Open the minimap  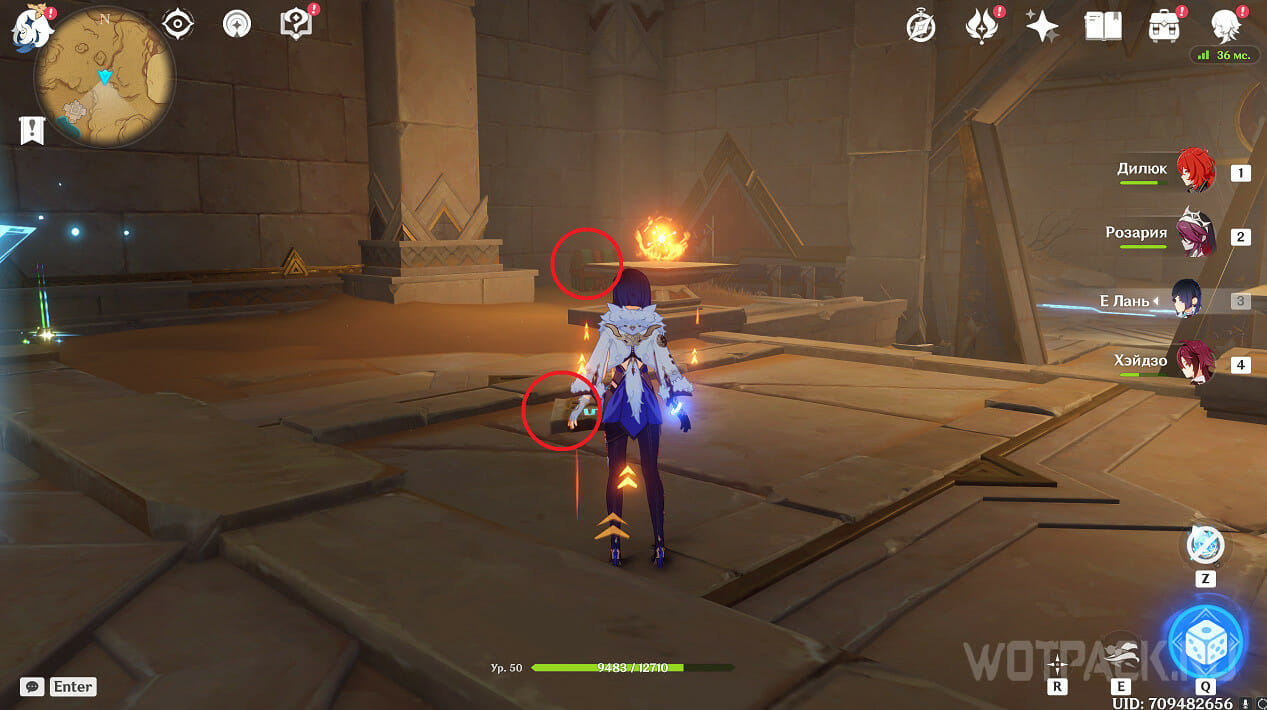click(104, 78)
